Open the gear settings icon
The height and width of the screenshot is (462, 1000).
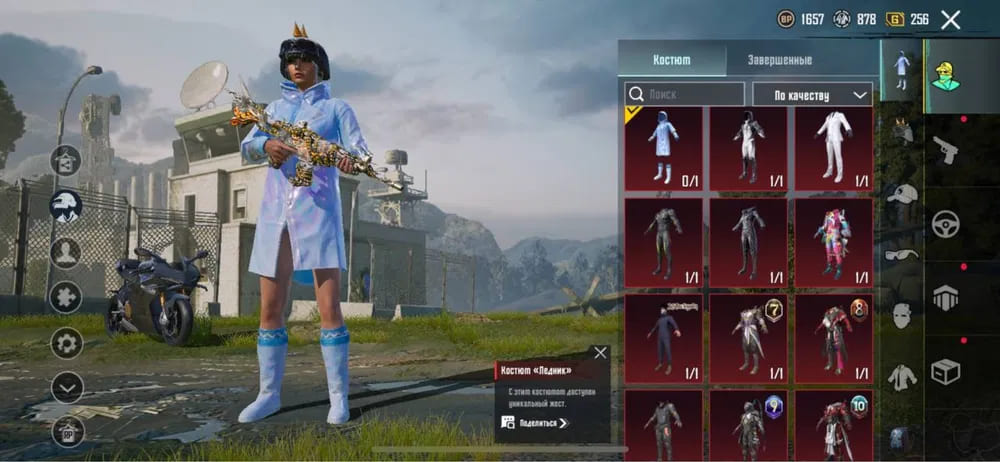pos(67,343)
